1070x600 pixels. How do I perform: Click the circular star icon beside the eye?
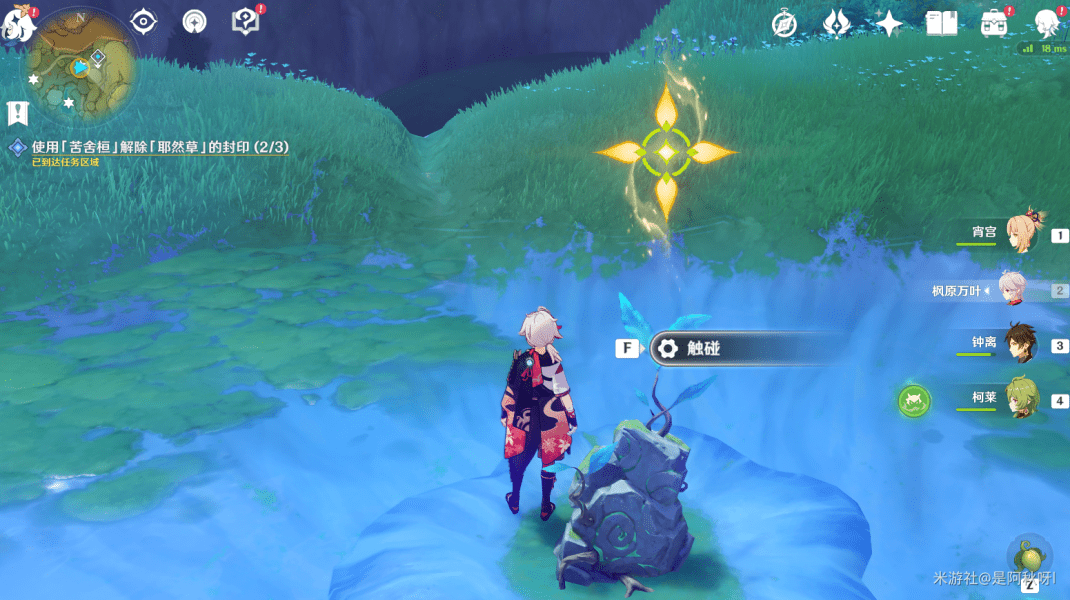click(x=194, y=21)
